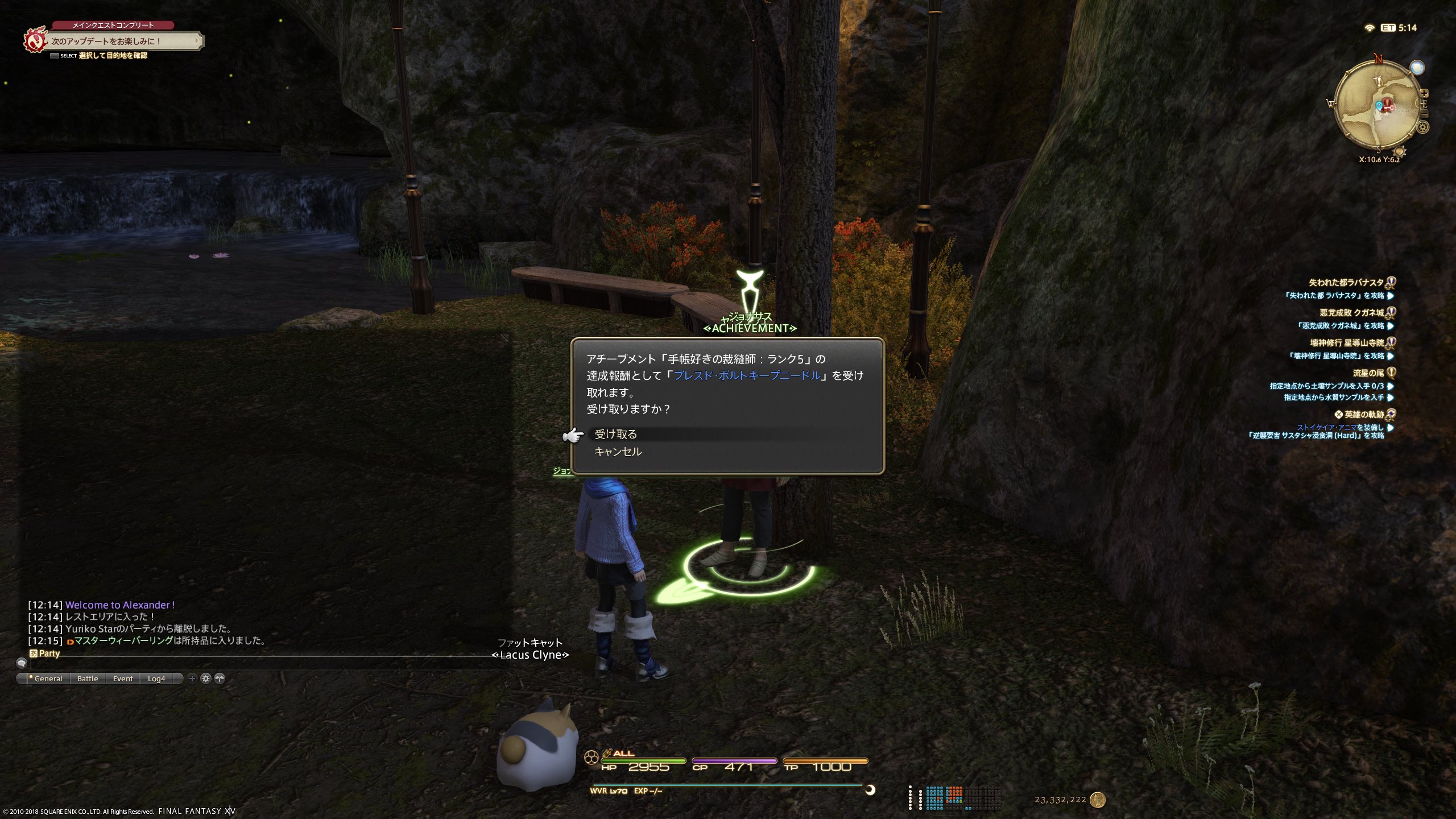Select キャンセル in the achievement dialog
The width and height of the screenshot is (1456, 819).
tap(618, 452)
